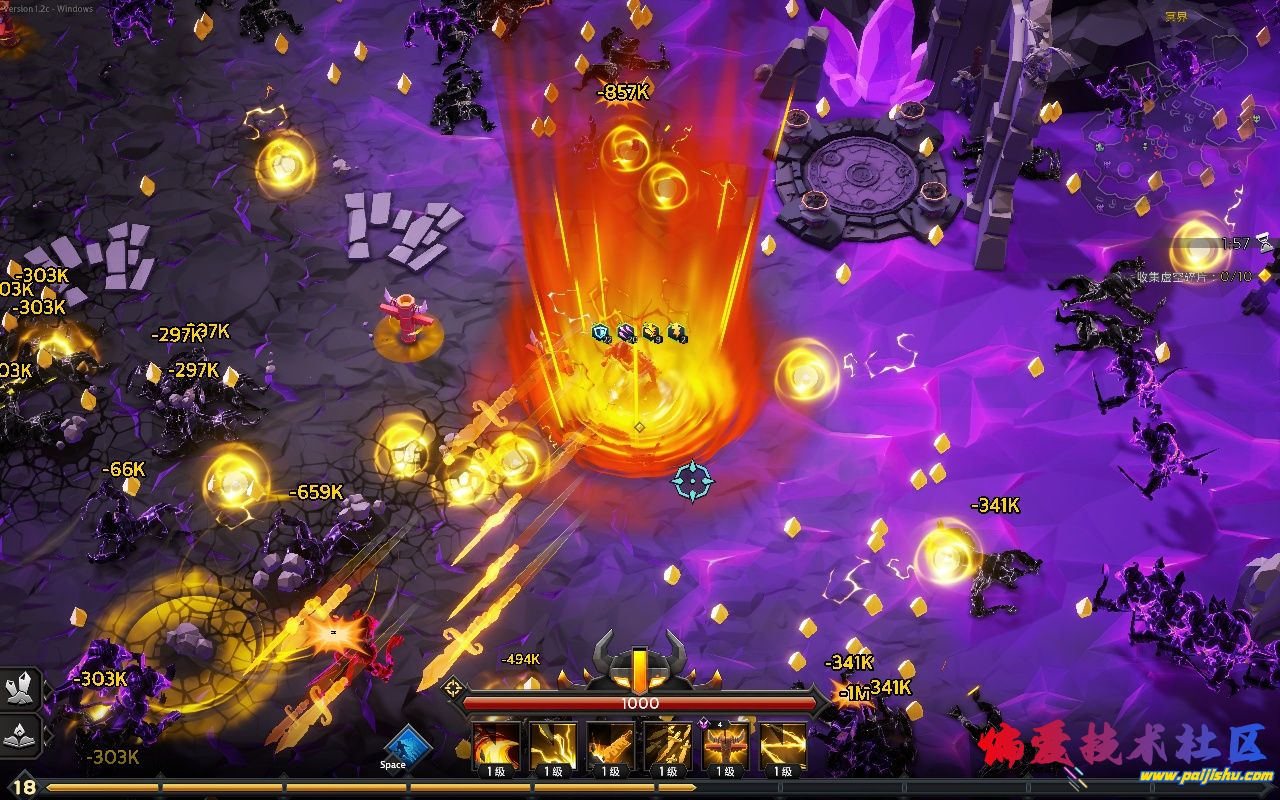Activate the winged totem ability

(726, 745)
